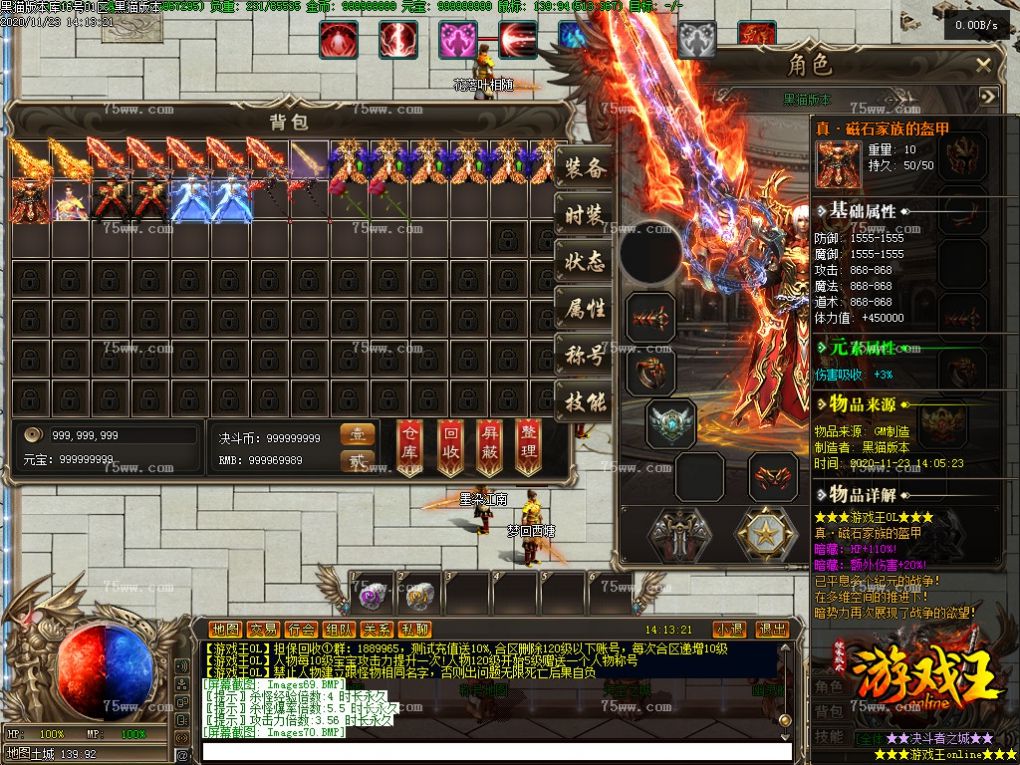Click the 回收 recycle banner button
1020x765 pixels.
(450, 446)
